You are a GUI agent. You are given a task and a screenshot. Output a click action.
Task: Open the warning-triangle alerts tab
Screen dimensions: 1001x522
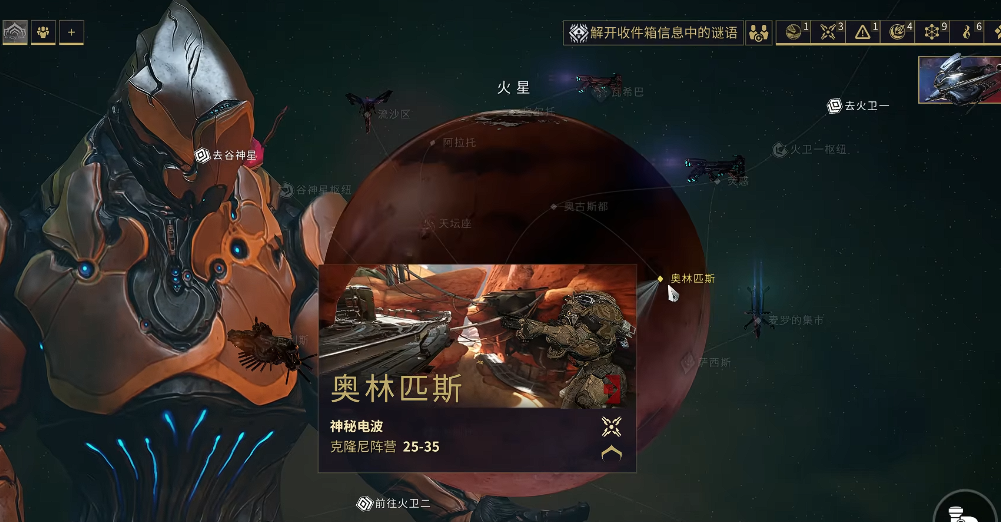click(x=865, y=33)
